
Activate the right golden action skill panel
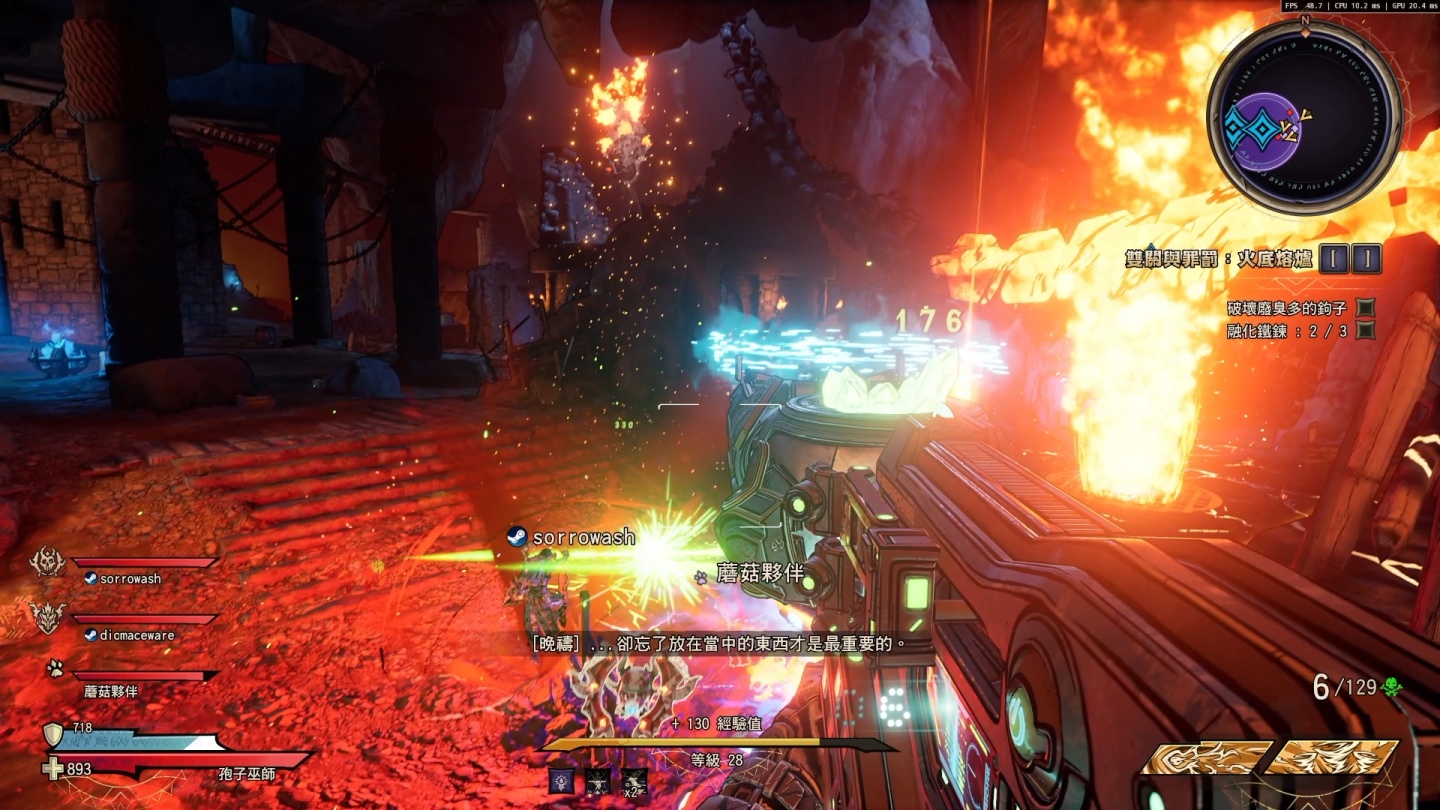[x=1333, y=757]
